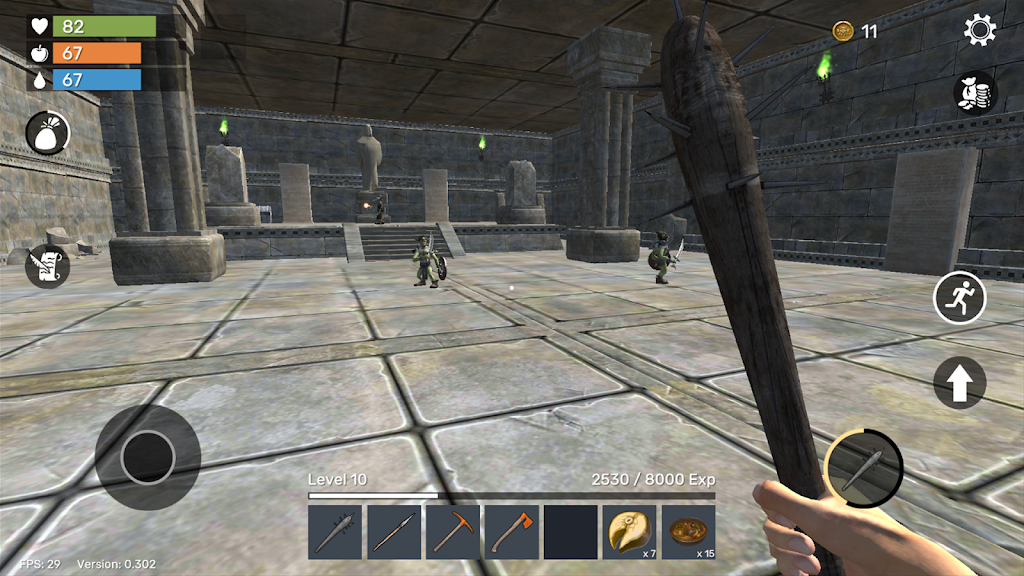The height and width of the screenshot is (576, 1024).
Task: Equip the spear from the hotbar
Action: coord(393,532)
